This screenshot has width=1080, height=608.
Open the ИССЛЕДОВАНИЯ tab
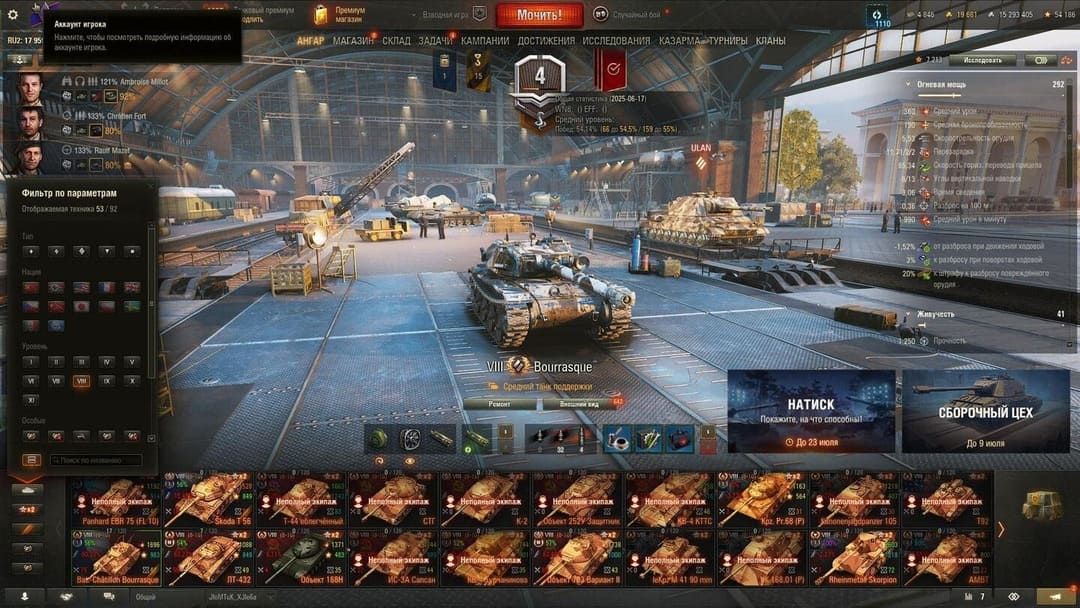616,41
